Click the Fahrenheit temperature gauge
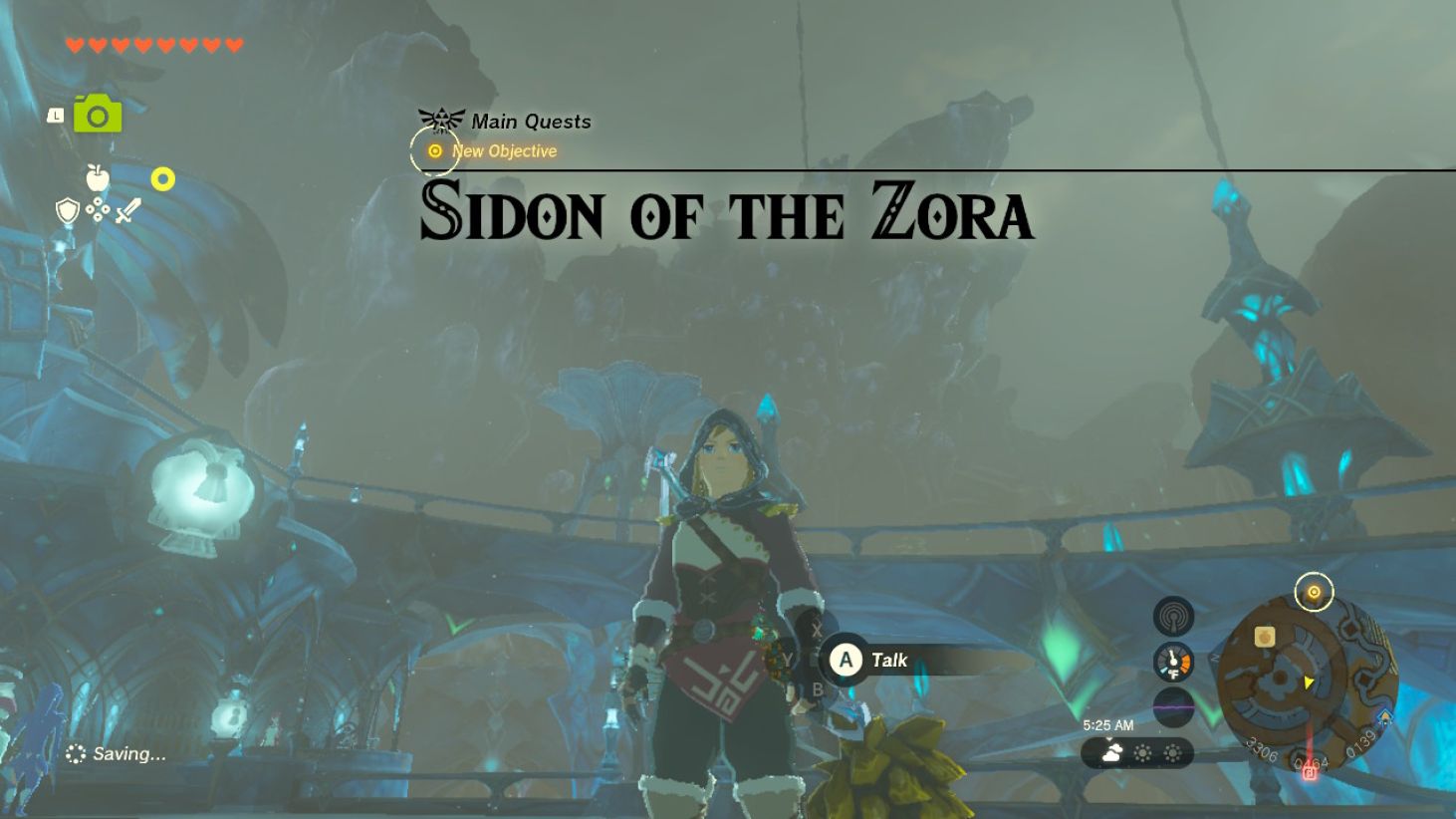The image size is (1456, 819). [x=1173, y=662]
